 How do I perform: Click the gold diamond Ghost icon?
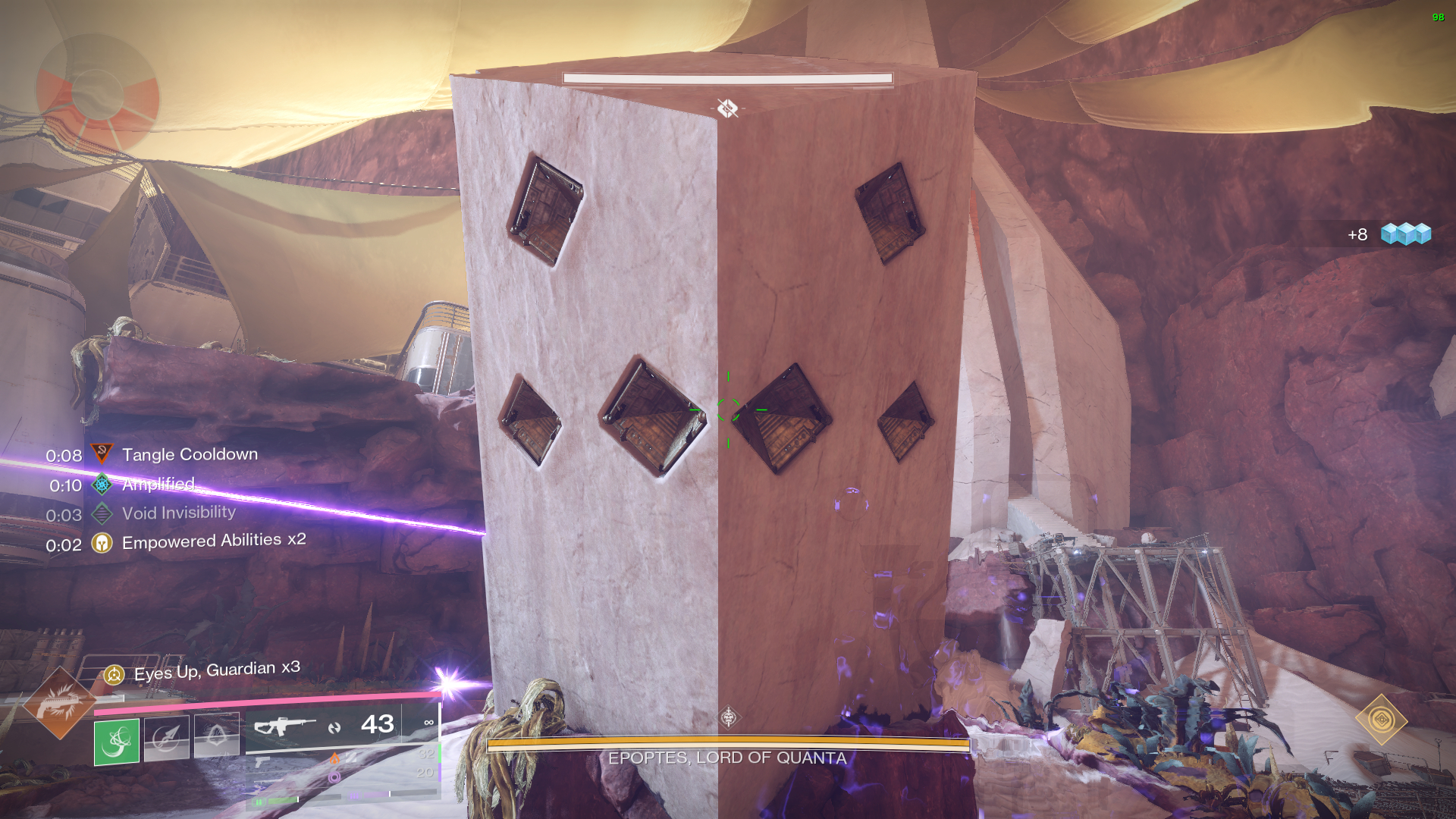click(1381, 720)
